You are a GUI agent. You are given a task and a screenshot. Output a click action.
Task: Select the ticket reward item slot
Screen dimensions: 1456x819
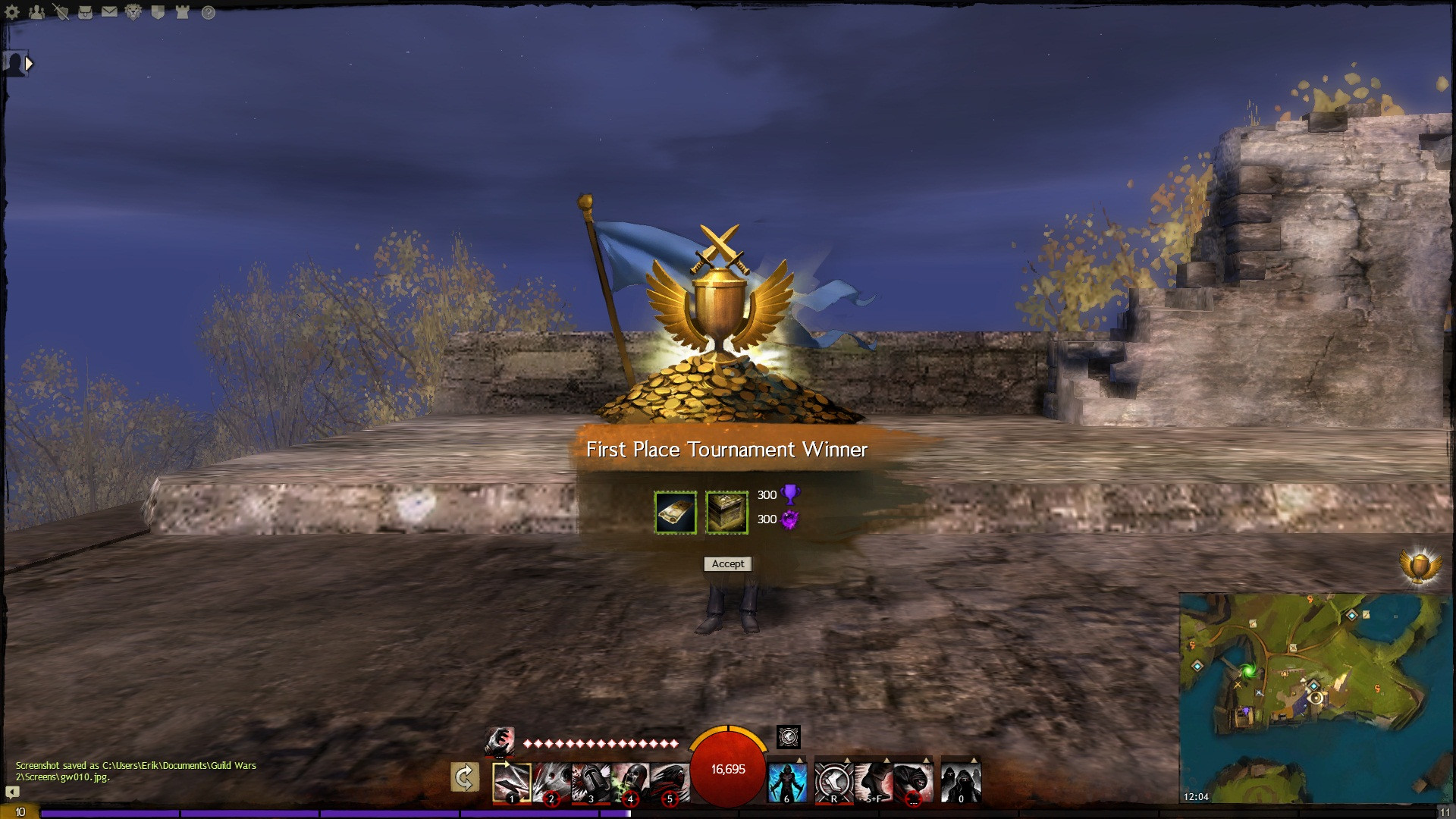pos(675,513)
